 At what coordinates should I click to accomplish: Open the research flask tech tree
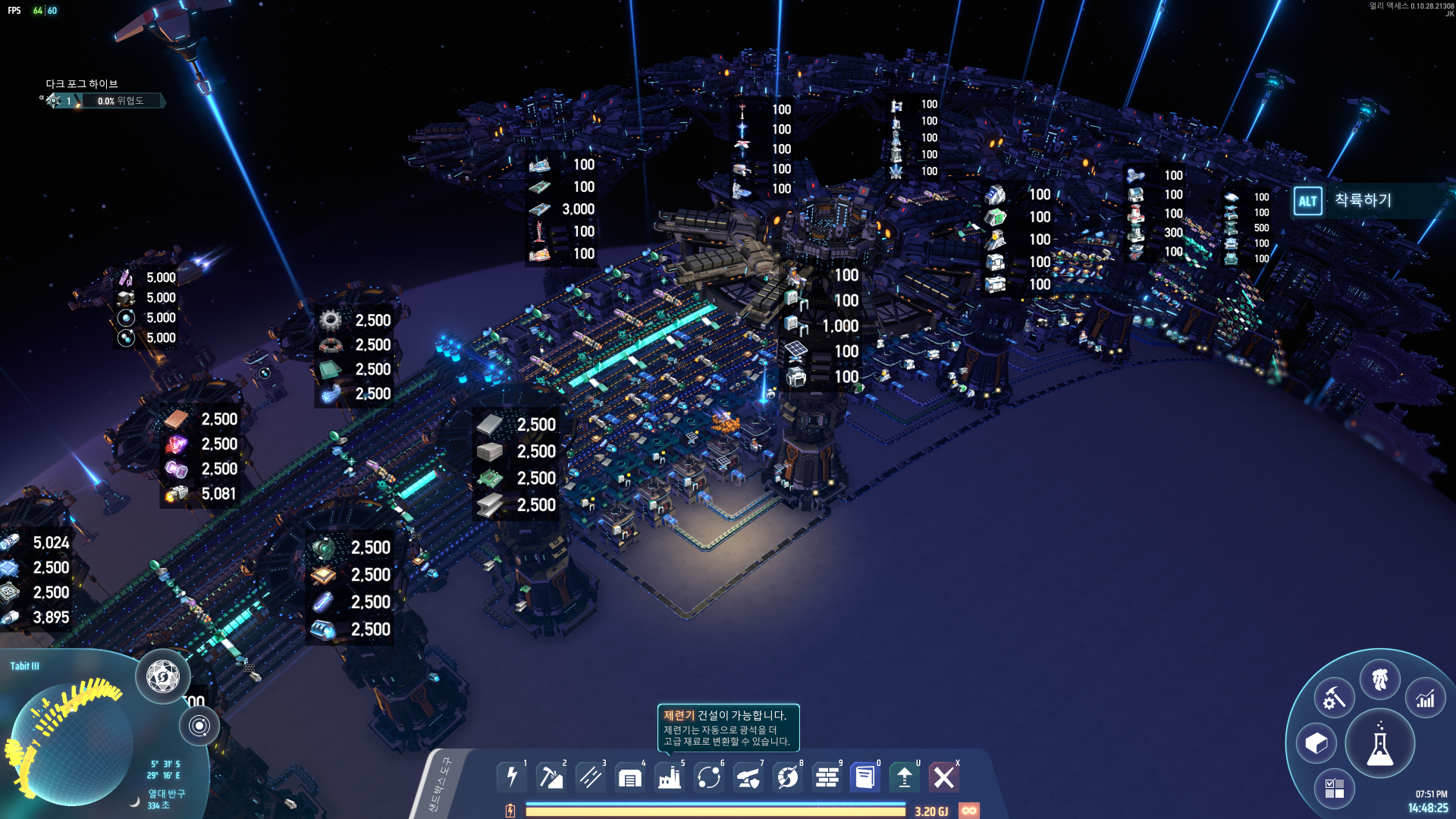(1379, 744)
